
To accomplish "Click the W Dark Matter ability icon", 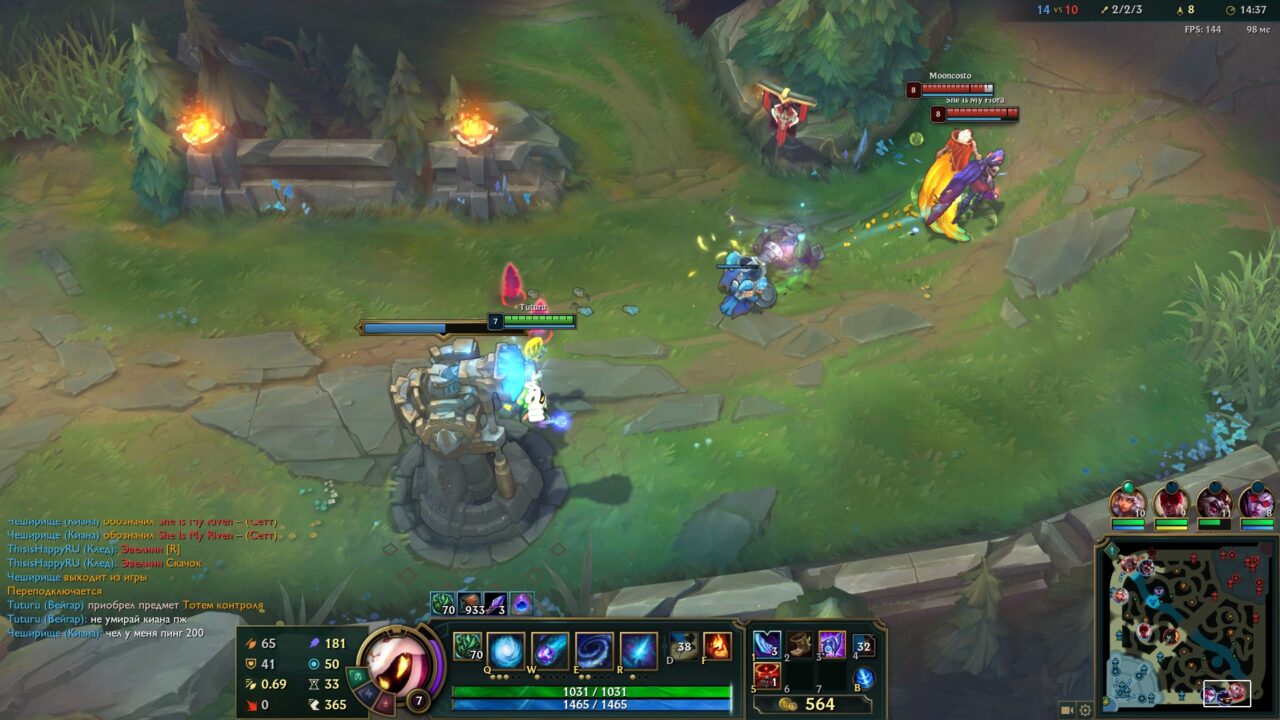I will [x=551, y=649].
